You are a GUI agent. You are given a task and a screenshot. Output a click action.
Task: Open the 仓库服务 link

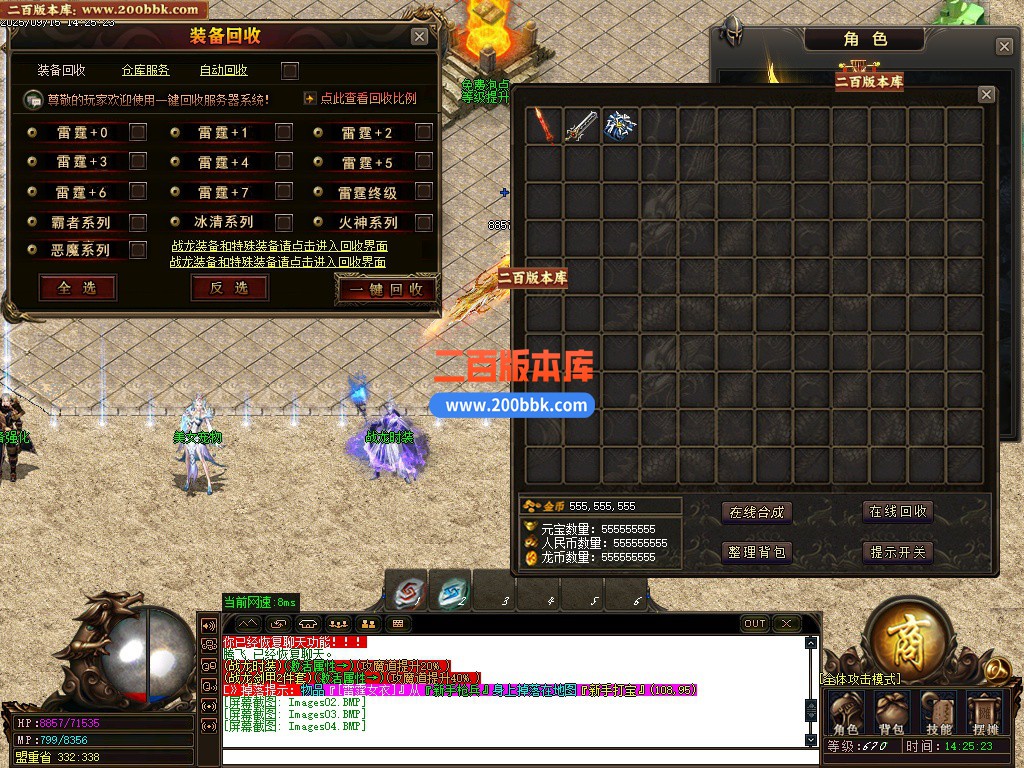pos(146,71)
